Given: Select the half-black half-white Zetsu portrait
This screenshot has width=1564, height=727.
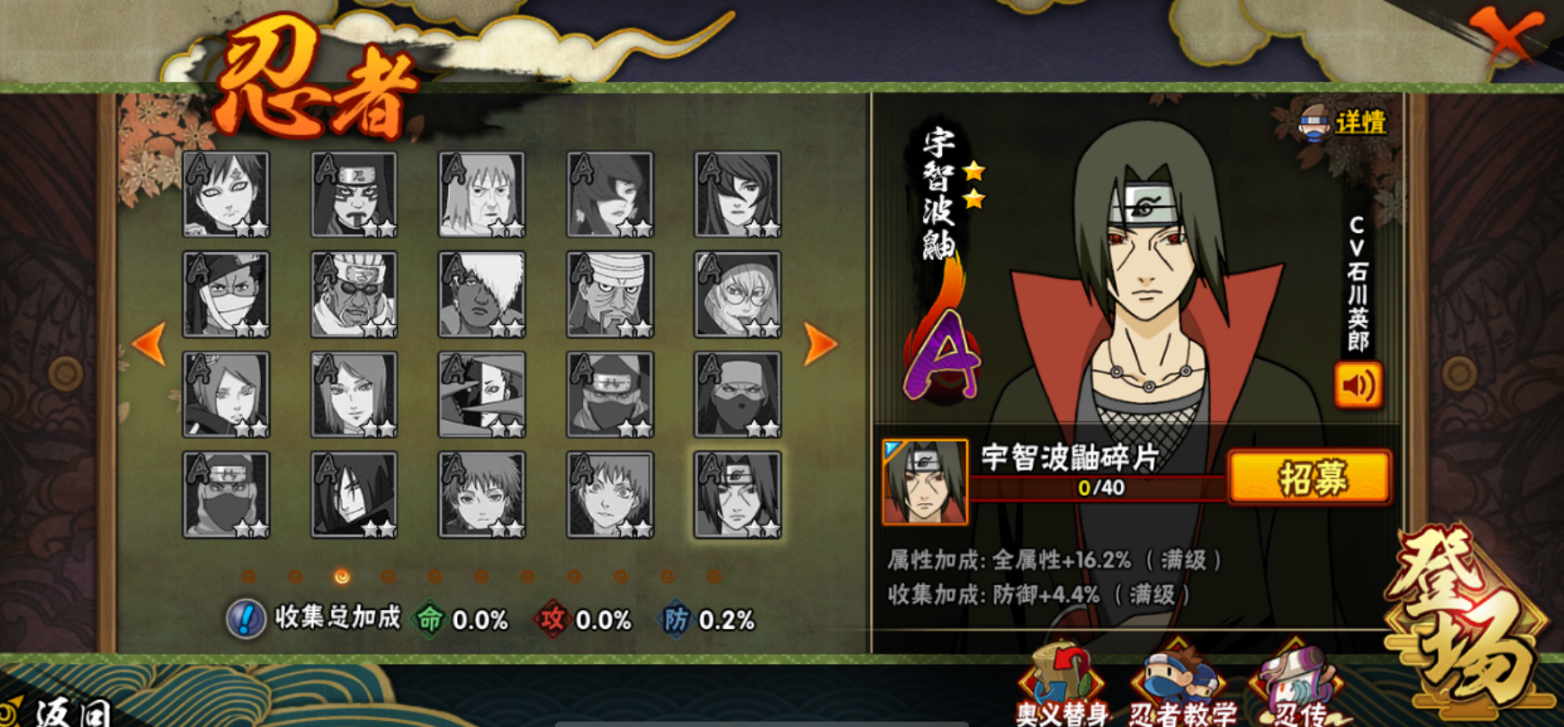Looking at the screenshot, I should (482, 394).
